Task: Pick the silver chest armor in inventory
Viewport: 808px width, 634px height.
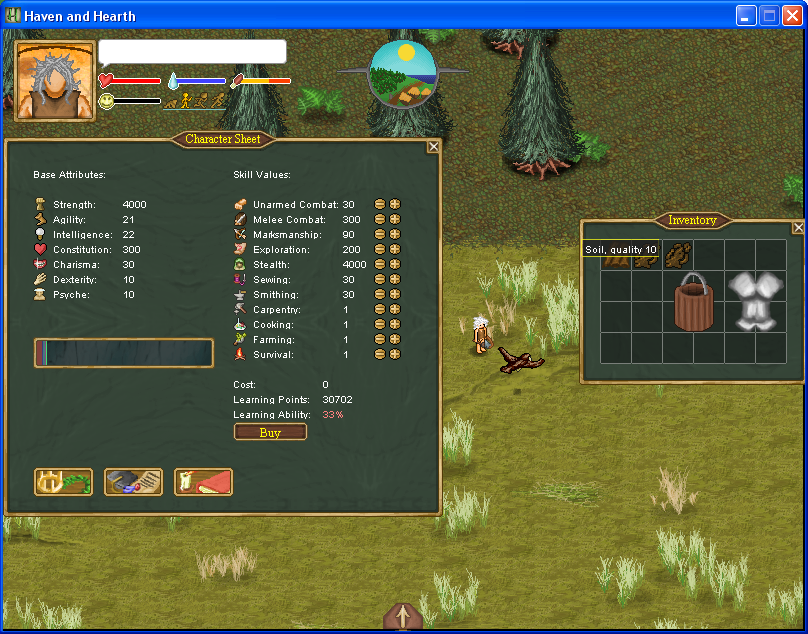Action: tap(754, 300)
